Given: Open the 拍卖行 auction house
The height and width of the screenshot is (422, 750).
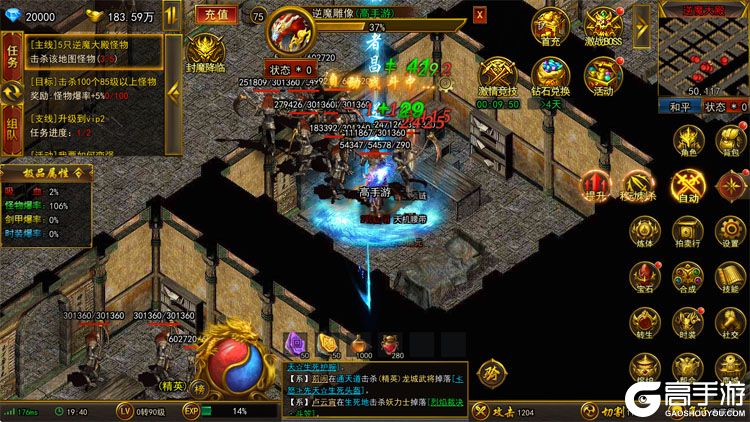Looking at the screenshot, I should pyautogui.click(x=688, y=232).
